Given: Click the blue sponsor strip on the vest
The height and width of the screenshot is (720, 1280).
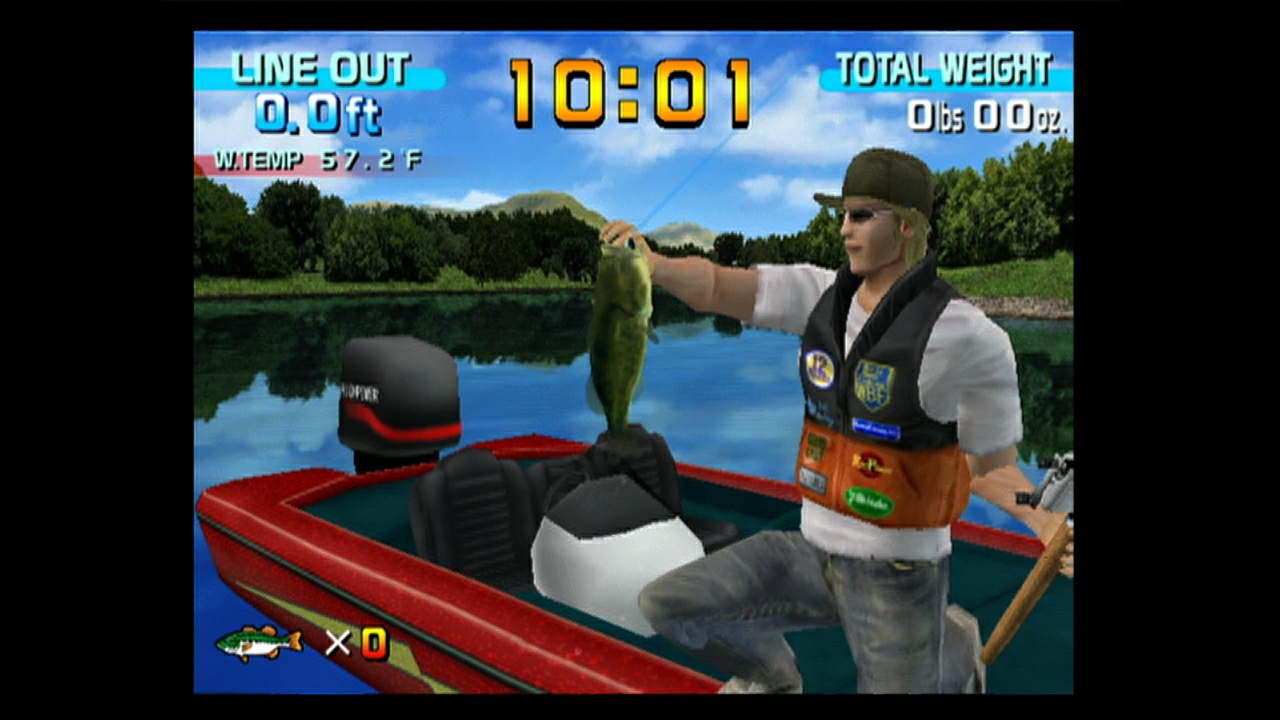Looking at the screenshot, I should [877, 426].
